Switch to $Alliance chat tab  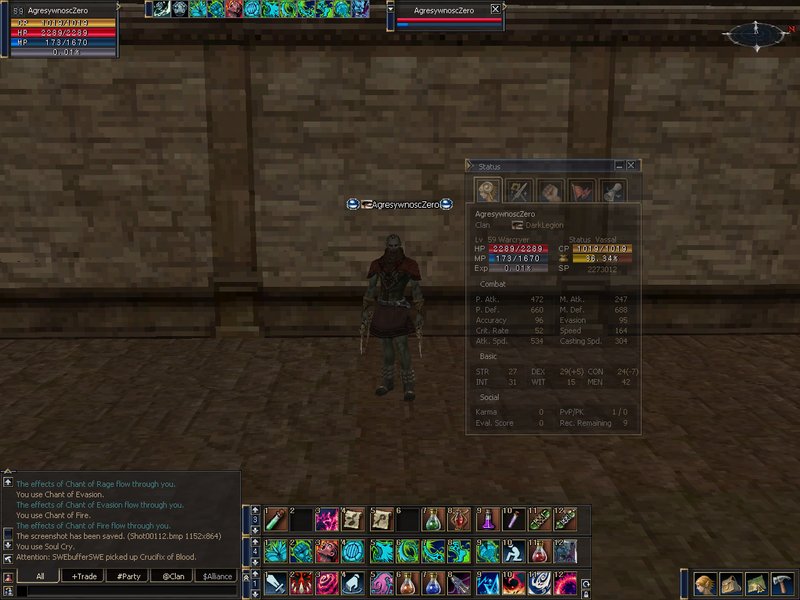[218, 576]
